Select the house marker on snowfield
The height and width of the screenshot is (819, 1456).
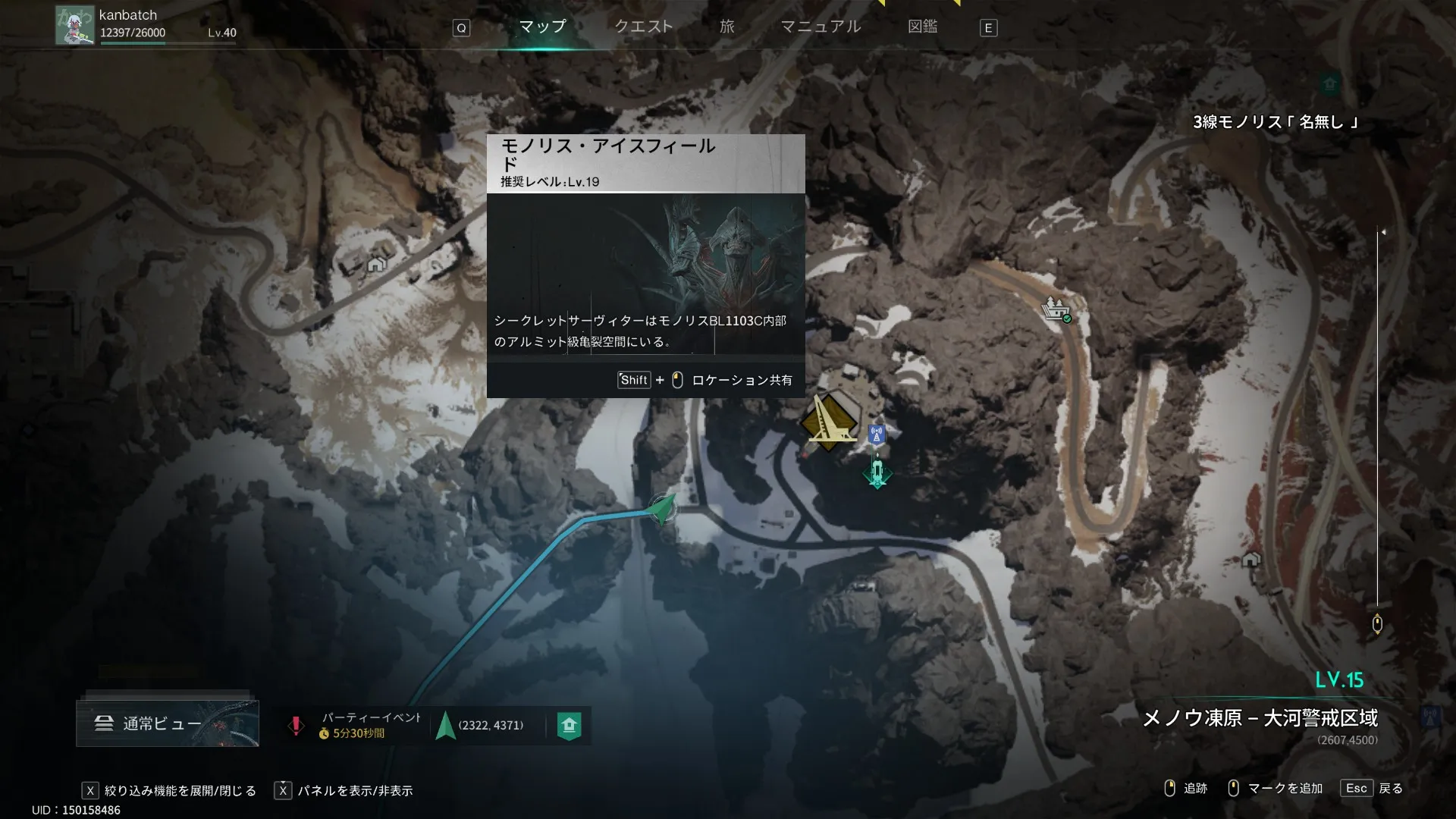pos(376,264)
